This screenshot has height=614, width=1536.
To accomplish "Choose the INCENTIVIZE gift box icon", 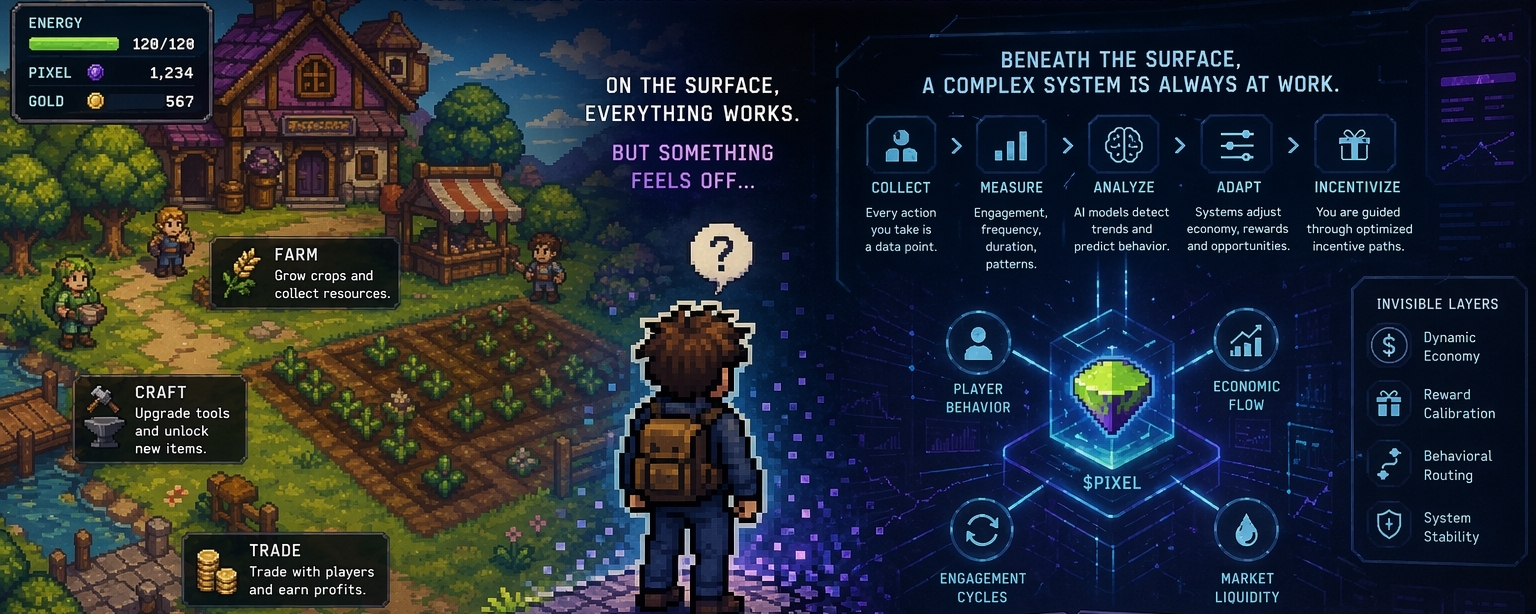I will 1354,147.
